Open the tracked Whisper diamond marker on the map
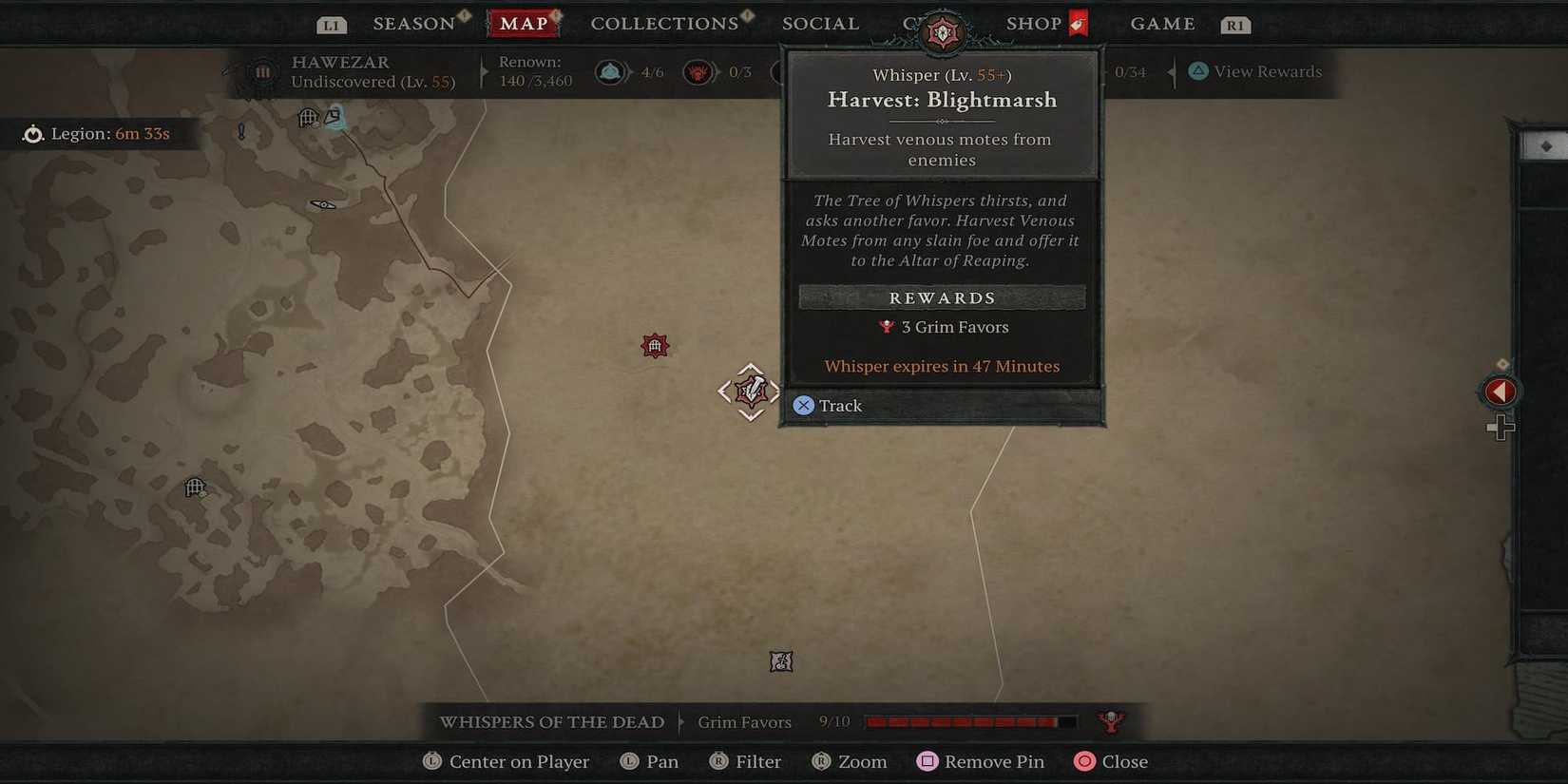The width and height of the screenshot is (1568, 784). tap(749, 391)
